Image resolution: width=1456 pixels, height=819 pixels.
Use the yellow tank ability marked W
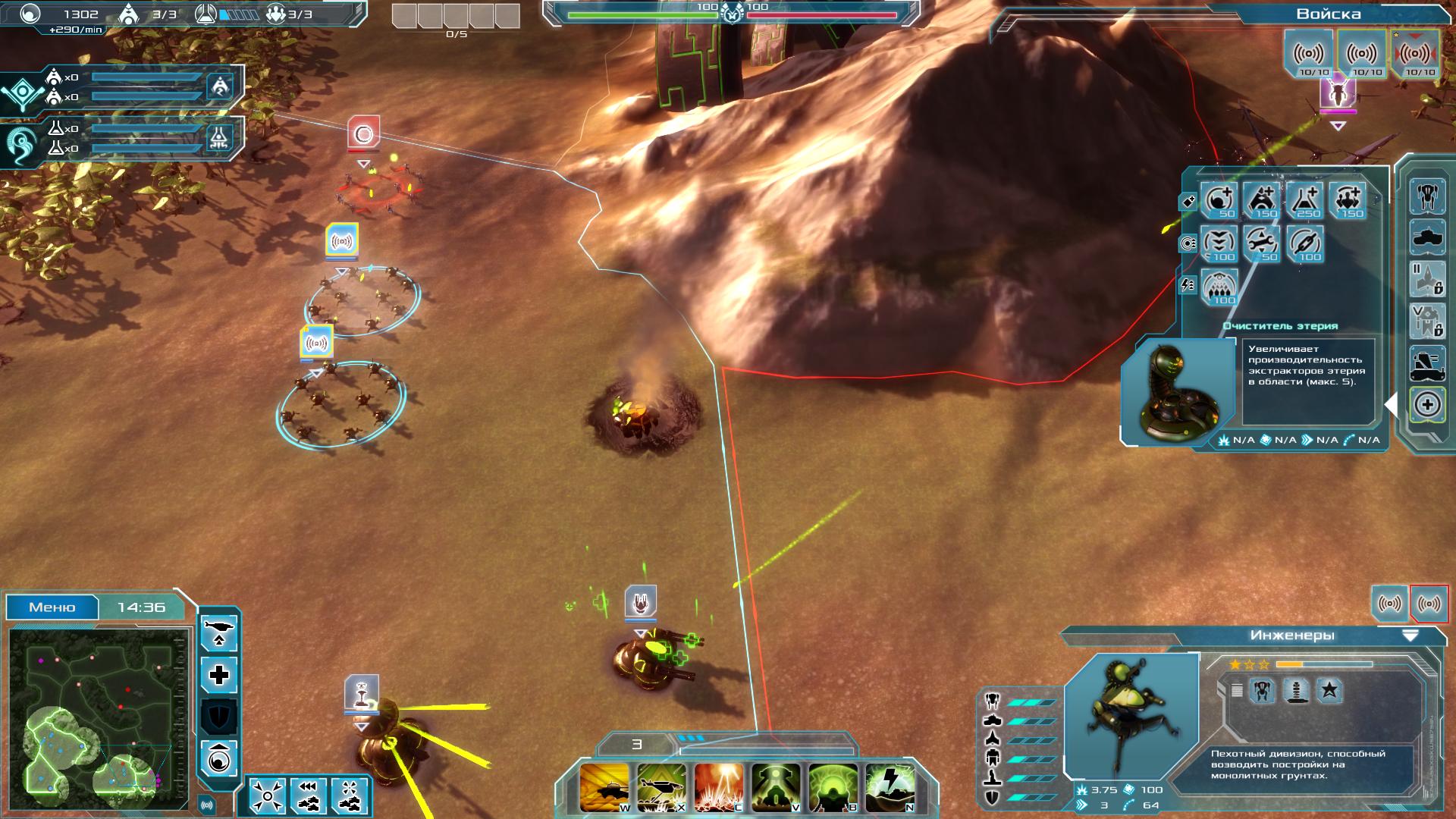(604, 786)
